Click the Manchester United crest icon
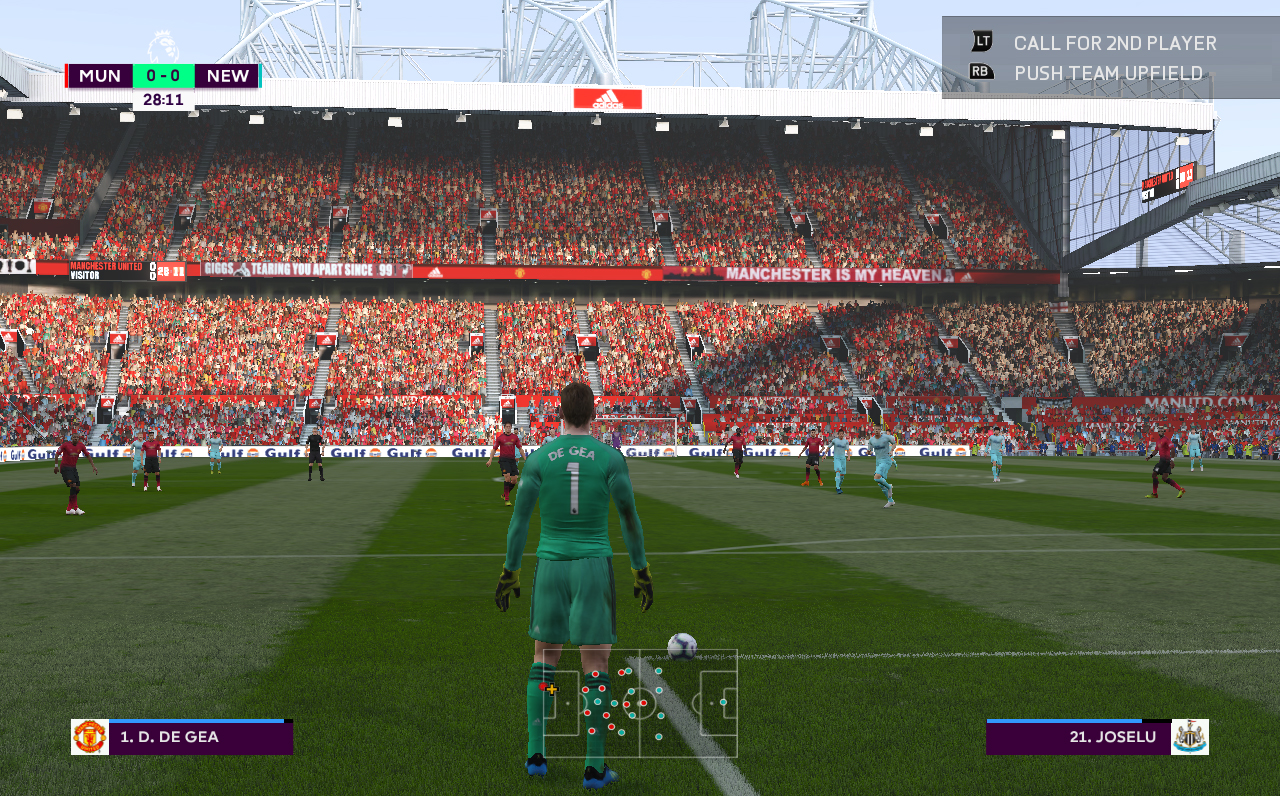Image resolution: width=1280 pixels, height=796 pixels. coord(90,737)
